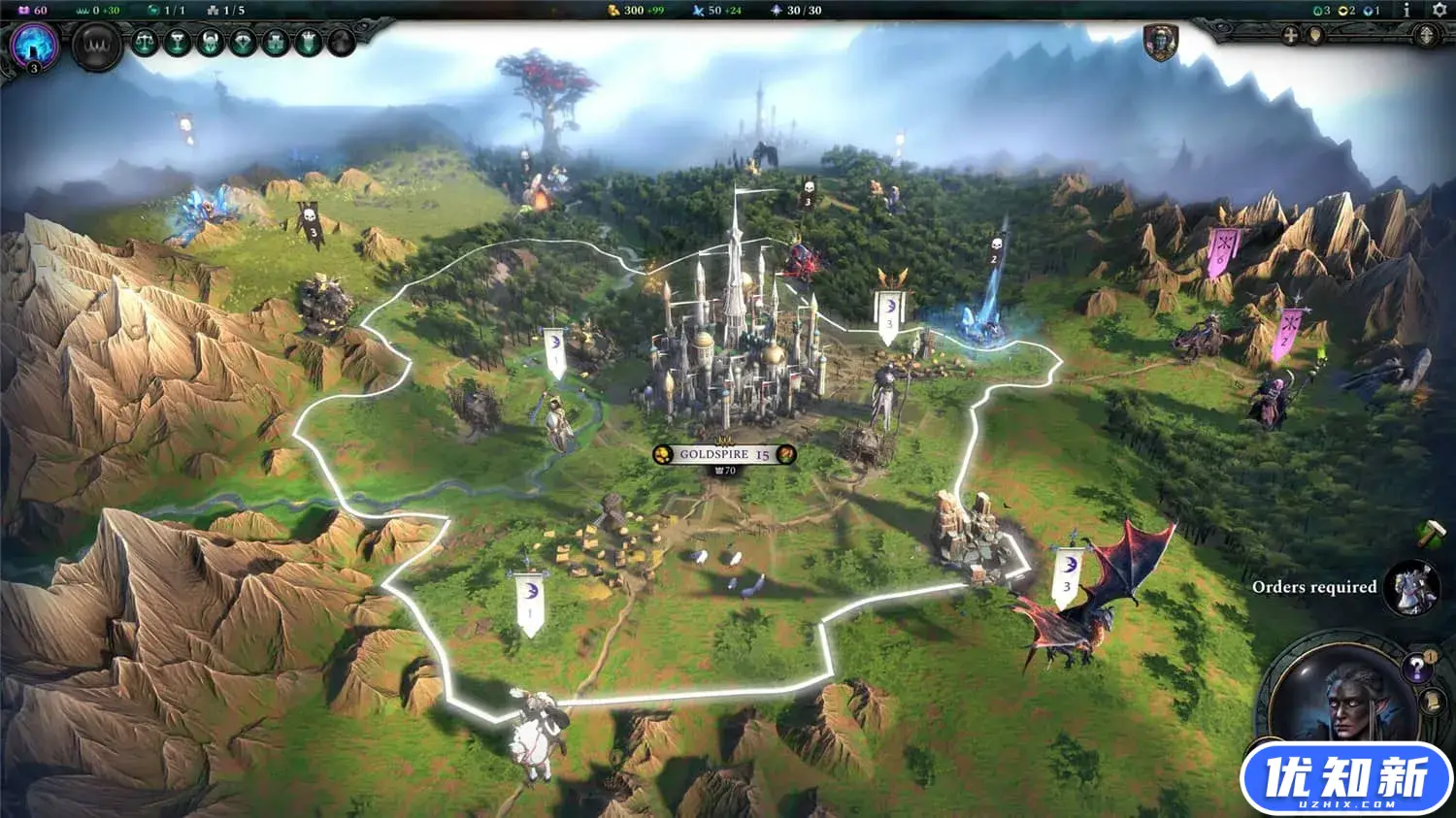This screenshot has height=818, width=1456.
Task: Open the glowing portal icon at top left
Action: coord(34,47)
